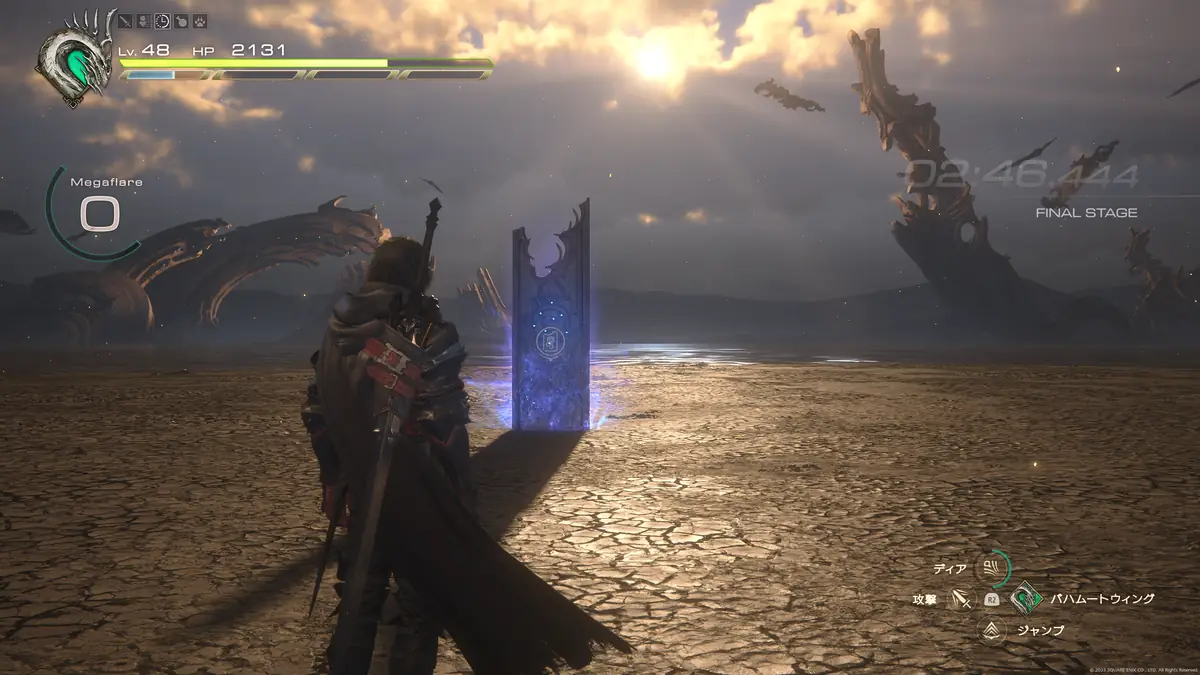Screen dimensions: 1200x675
Task: Trigger the ジャンプ jump icon
Action: 992,630
